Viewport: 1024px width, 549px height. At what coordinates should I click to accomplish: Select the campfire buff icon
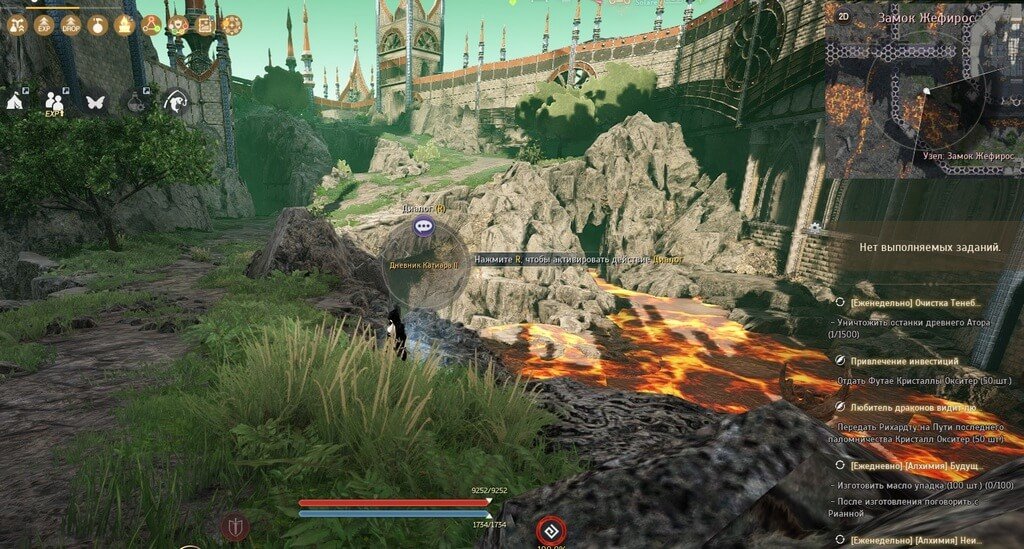[x=124, y=25]
